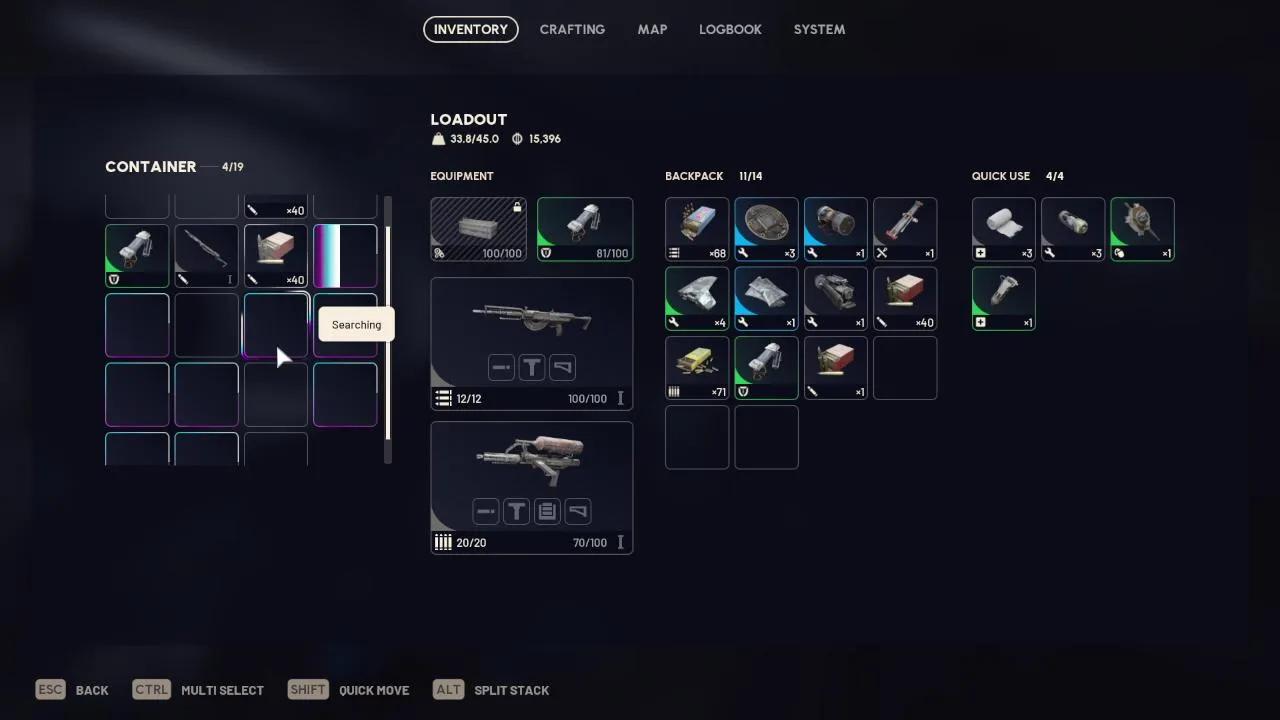This screenshot has height=720, width=1280.
Task: Select the red-handled tool in the backpack
Action: pyautogui.click(x=905, y=229)
